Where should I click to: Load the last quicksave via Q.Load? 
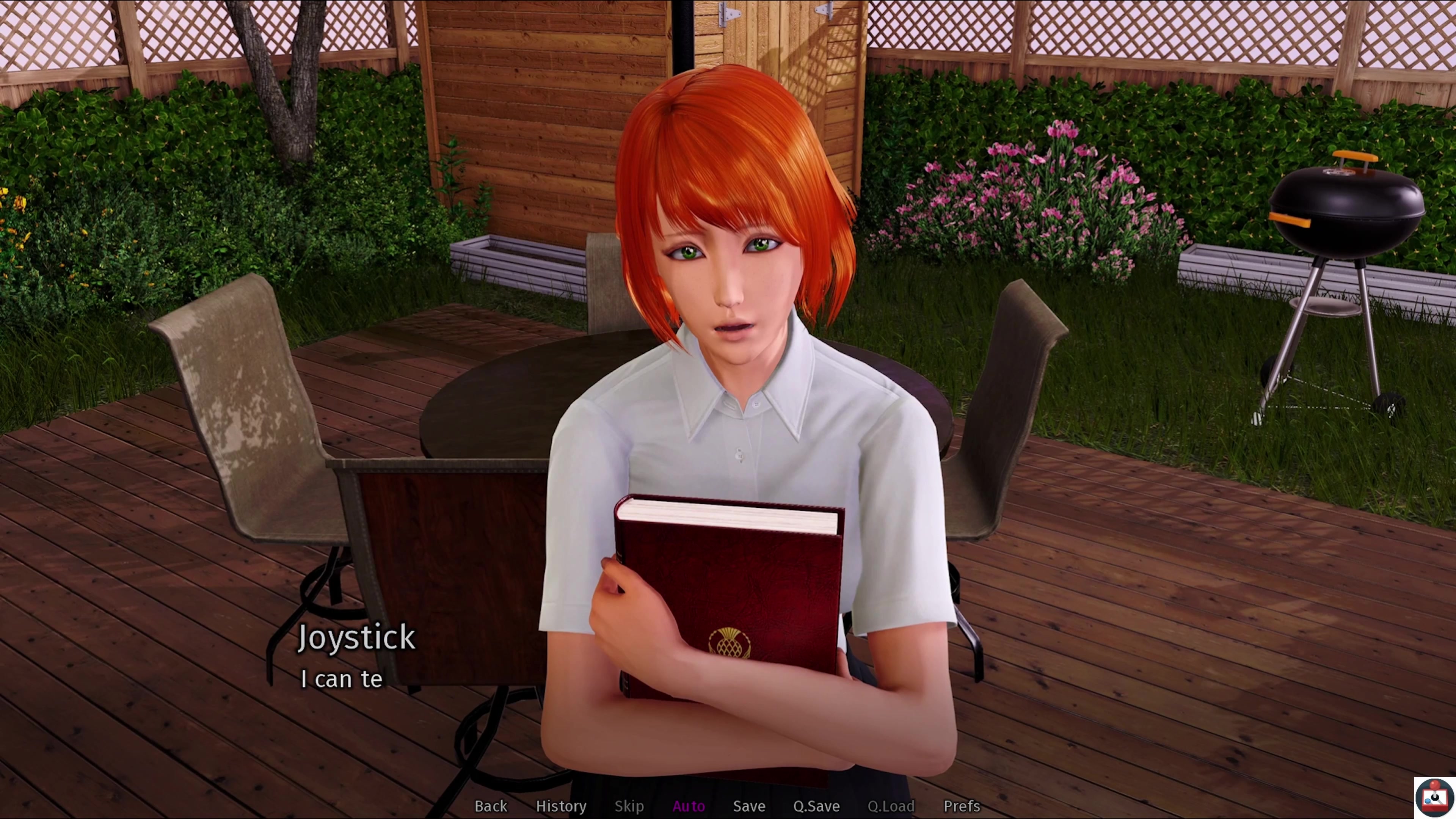(891, 806)
